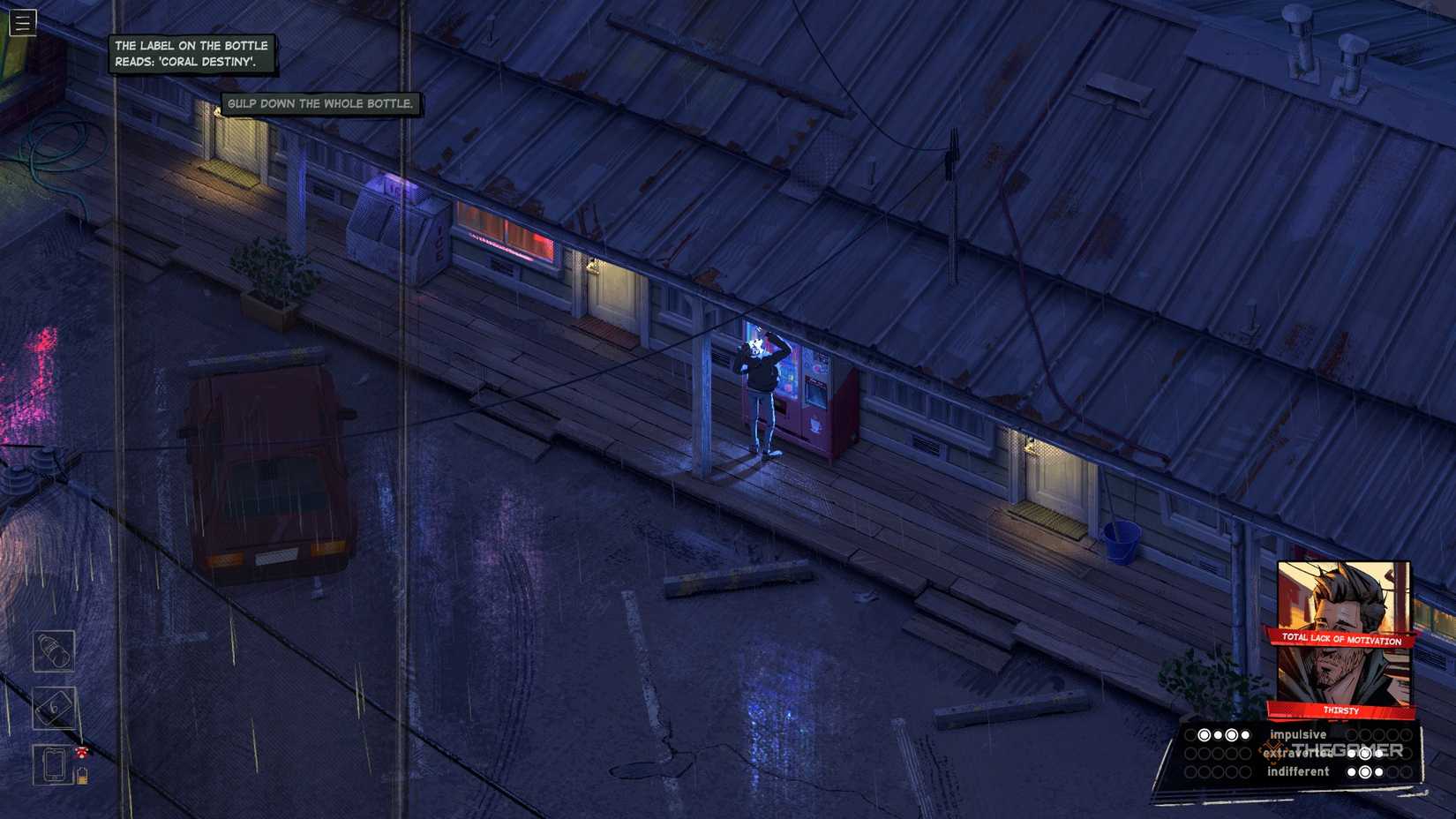
Task: Open the bottle item icon
Action: pyautogui.click(x=53, y=651)
